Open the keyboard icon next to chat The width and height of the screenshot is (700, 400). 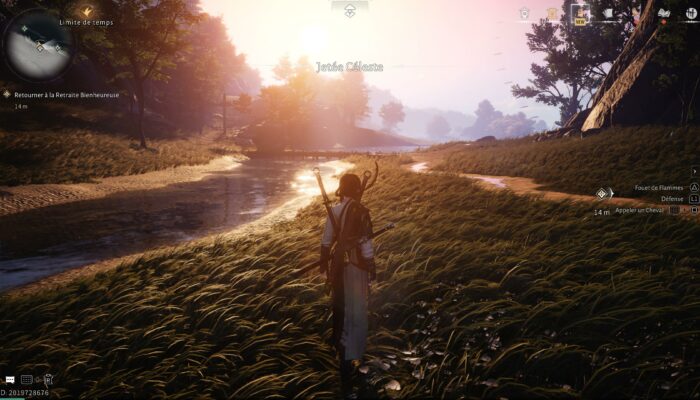(x=27, y=380)
